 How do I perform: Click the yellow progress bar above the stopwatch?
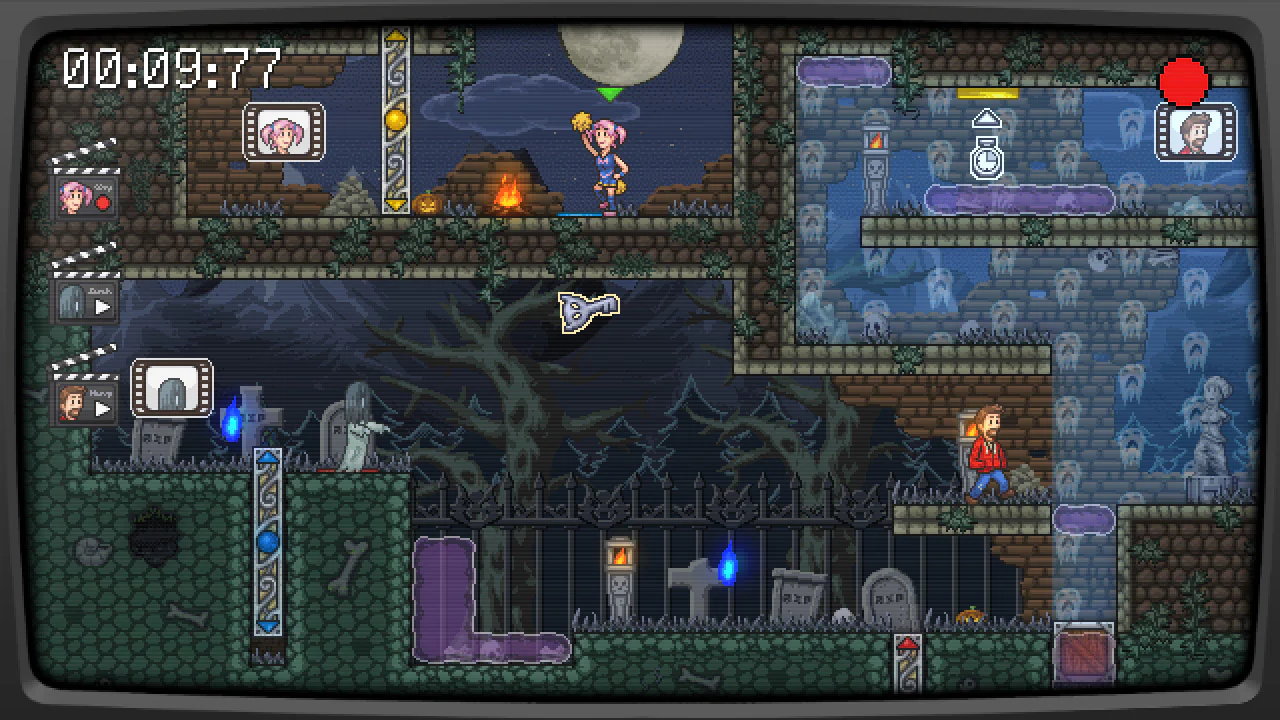click(x=985, y=91)
